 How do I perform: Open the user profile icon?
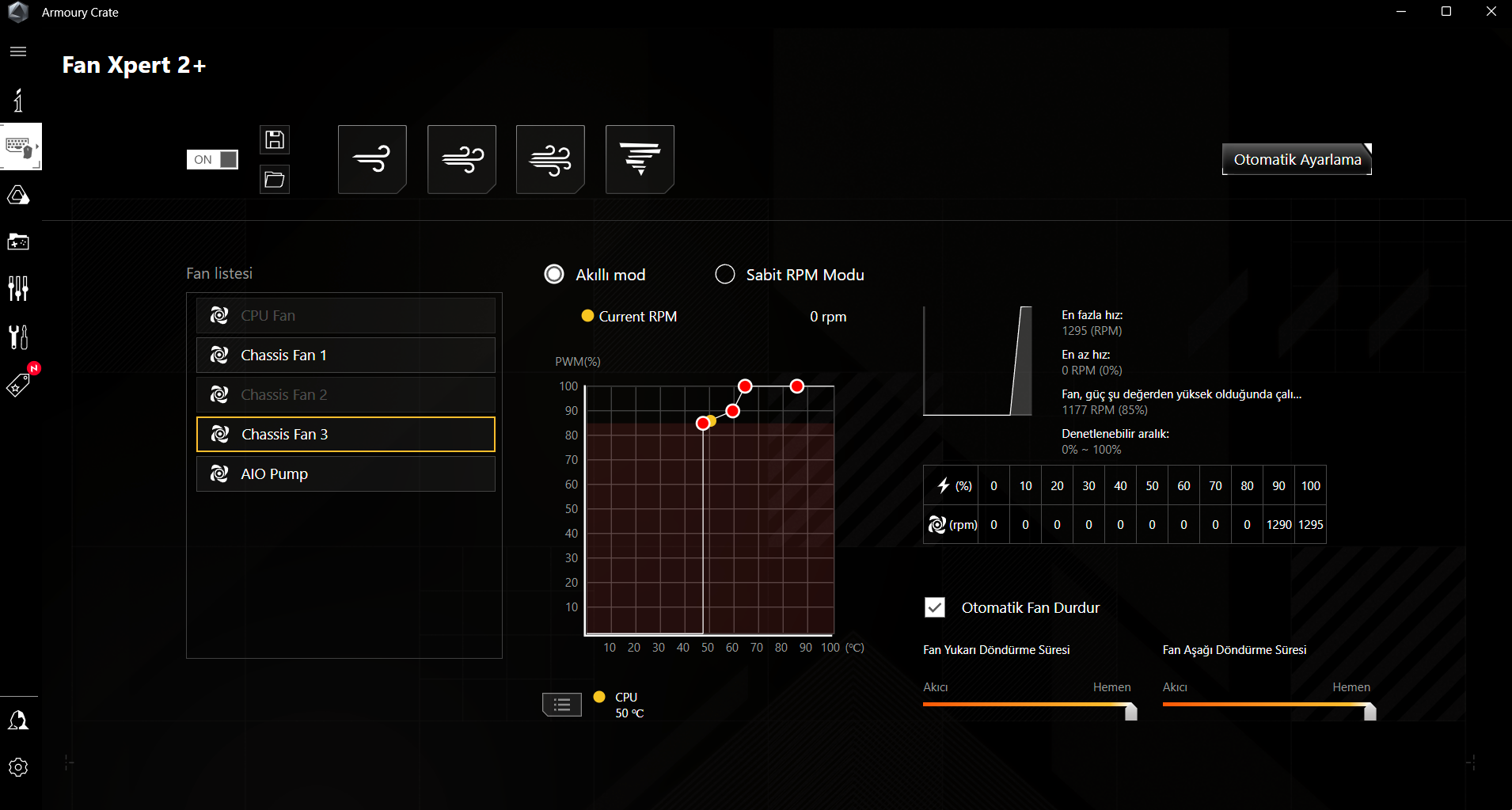(18, 721)
